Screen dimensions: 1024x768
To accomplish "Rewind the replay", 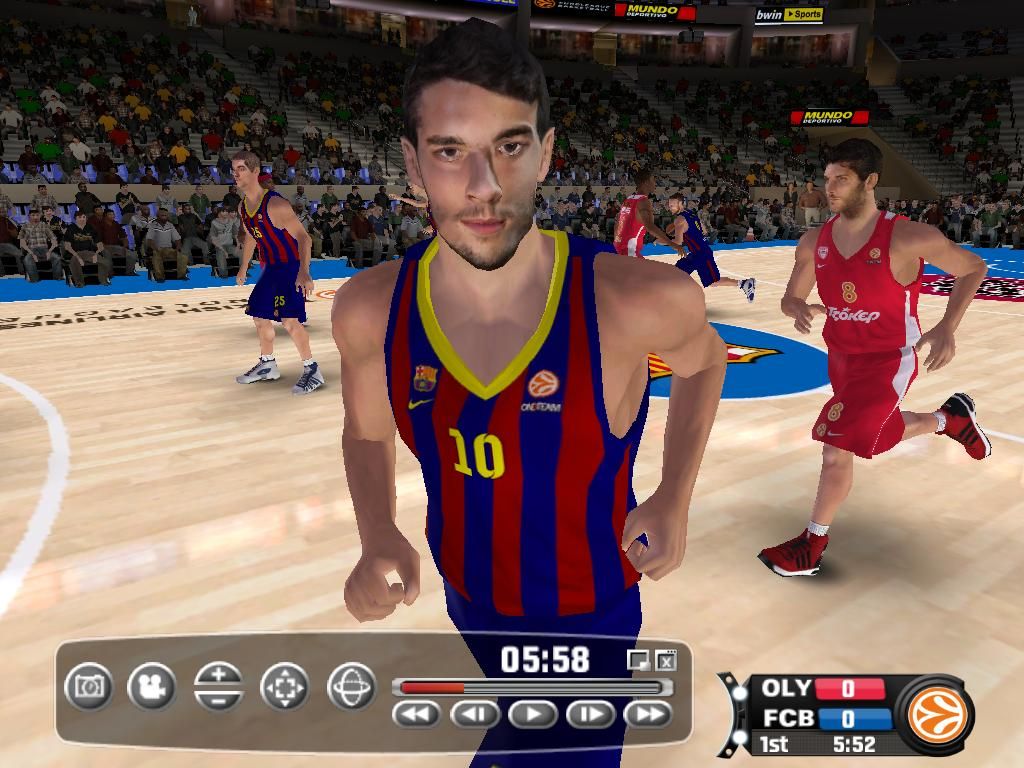I will pos(418,714).
